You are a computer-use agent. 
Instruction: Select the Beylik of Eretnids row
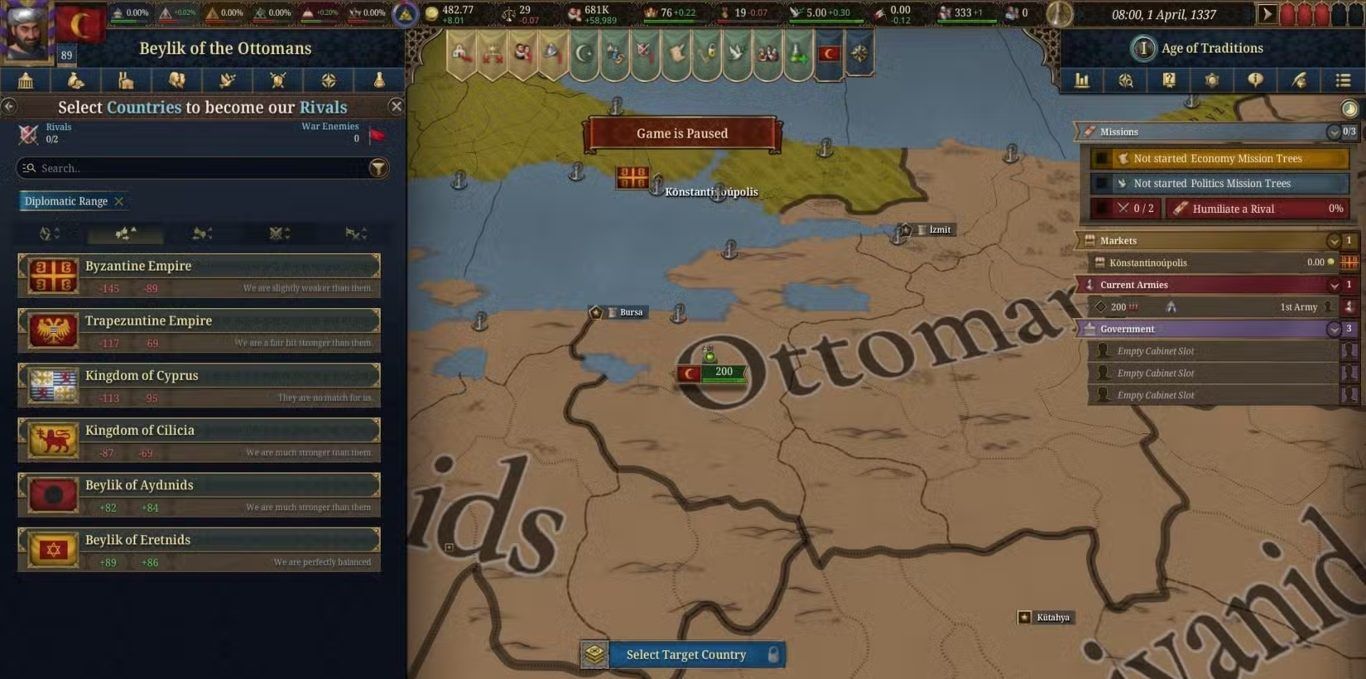click(x=199, y=550)
